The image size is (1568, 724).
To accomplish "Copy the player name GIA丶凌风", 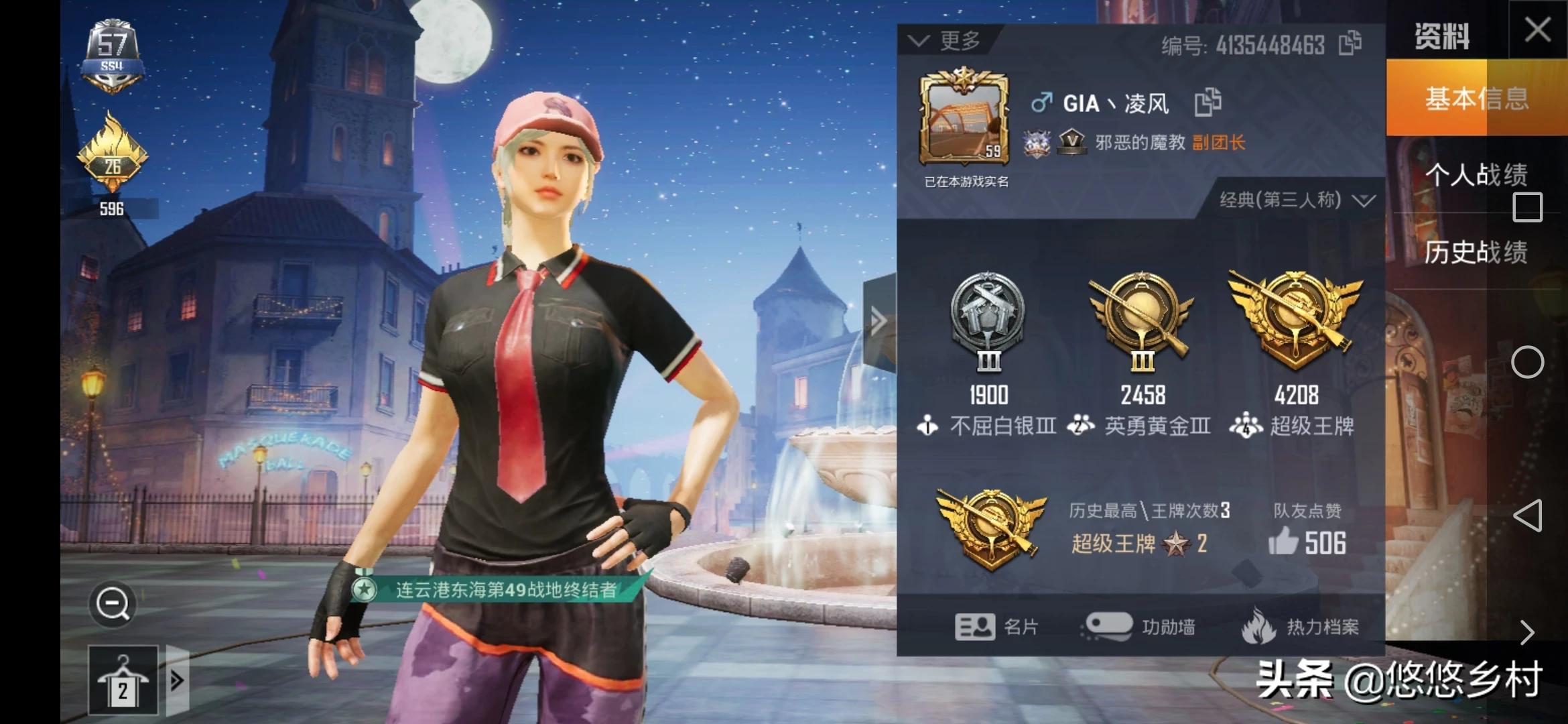I will (1208, 103).
